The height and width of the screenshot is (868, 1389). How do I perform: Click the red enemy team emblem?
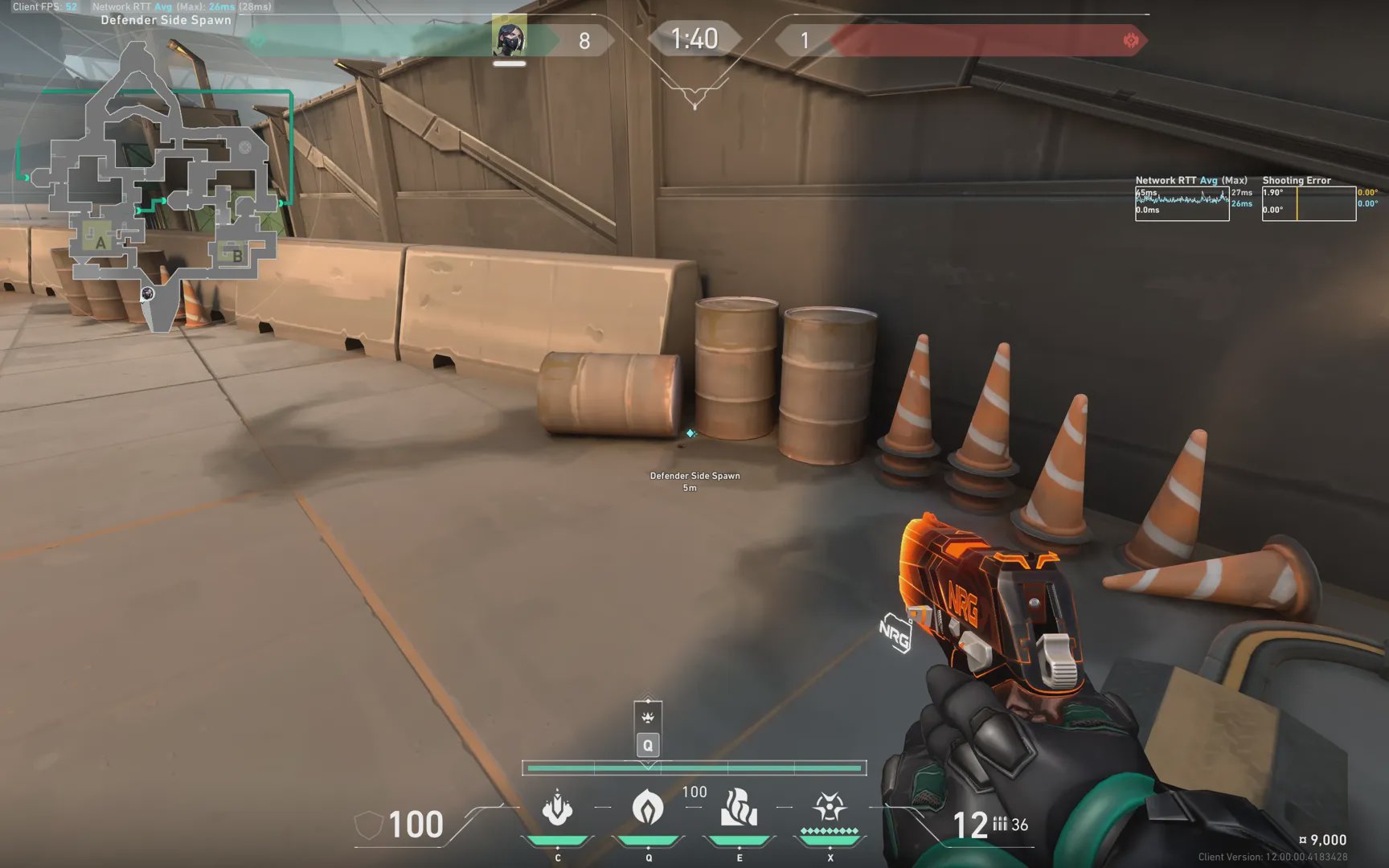tap(1131, 40)
